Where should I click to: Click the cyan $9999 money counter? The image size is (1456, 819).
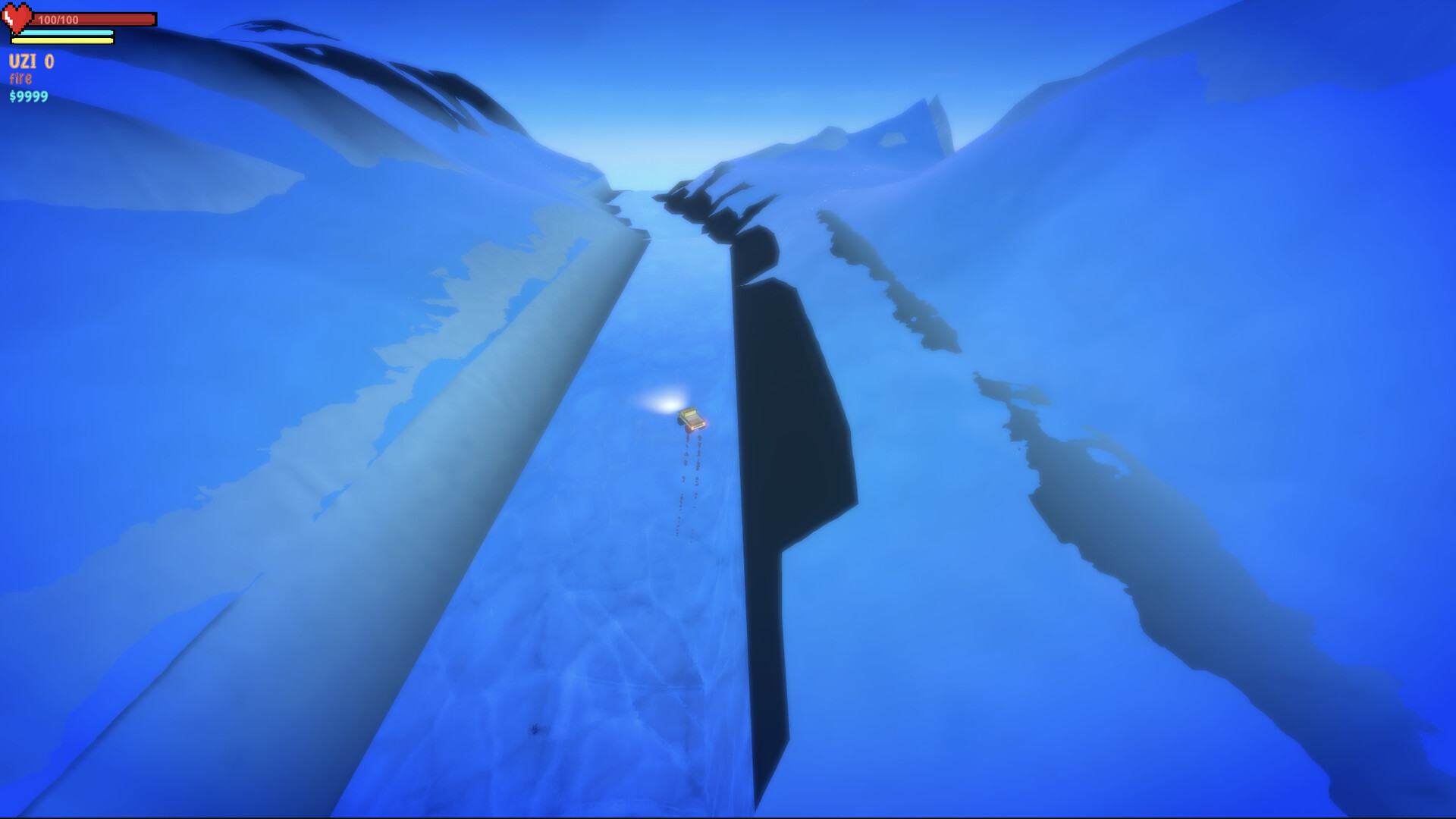pos(27,96)
